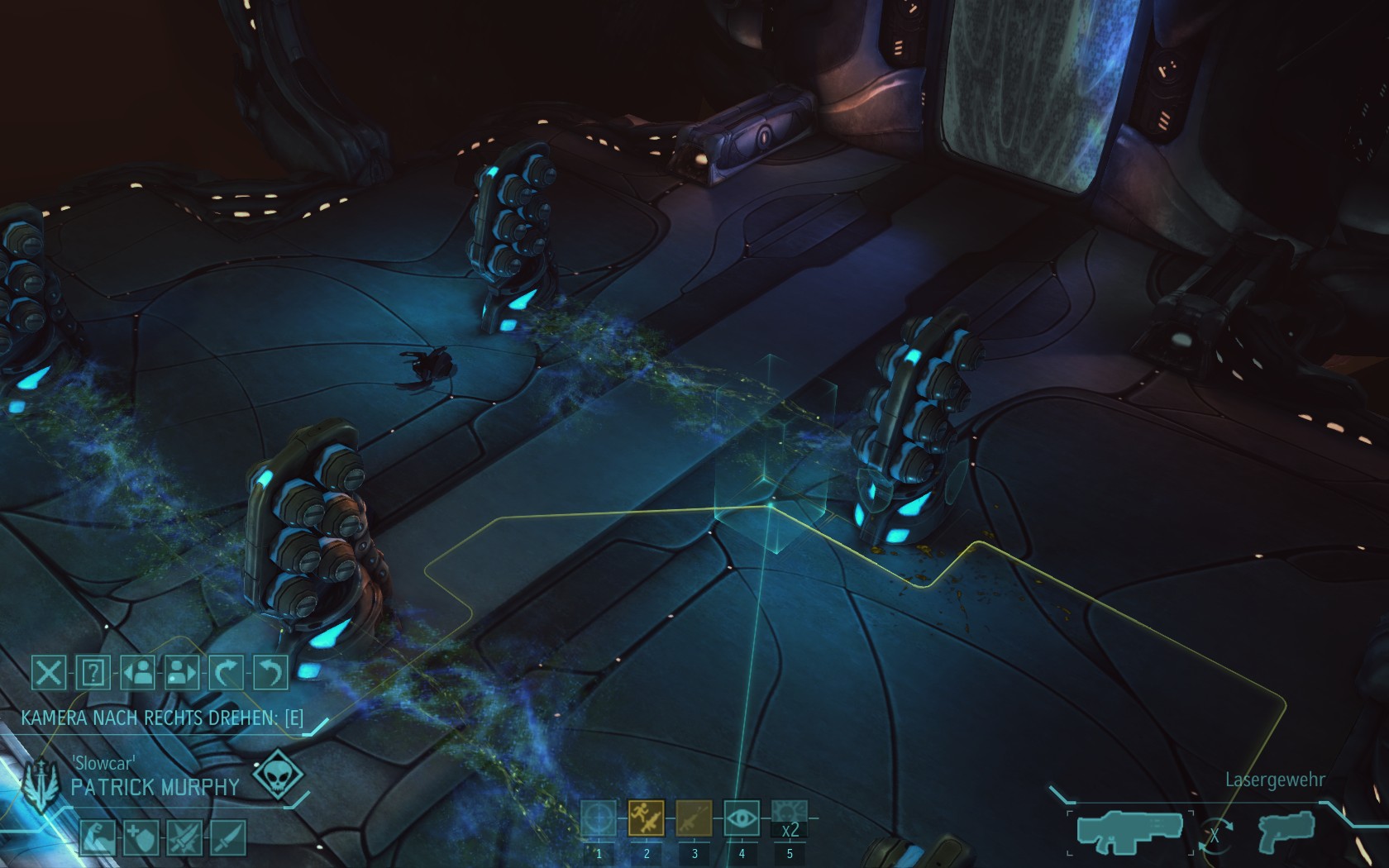Select the rifle shot ability in slot 3

pos(694,819)
